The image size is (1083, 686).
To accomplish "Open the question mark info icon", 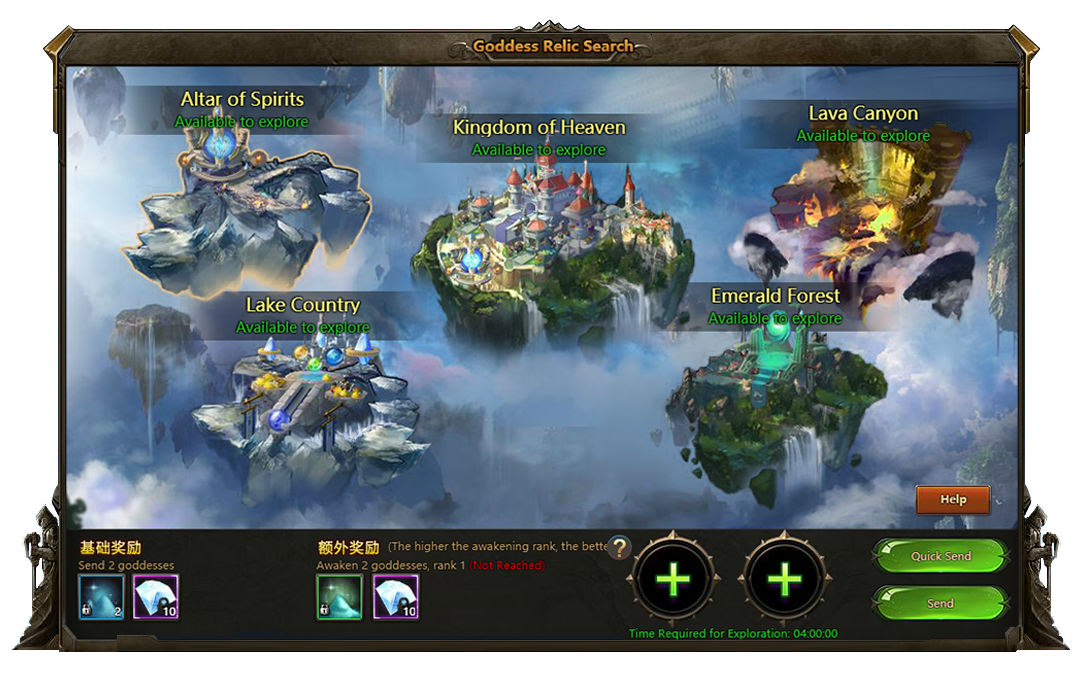I will point(620,547).
